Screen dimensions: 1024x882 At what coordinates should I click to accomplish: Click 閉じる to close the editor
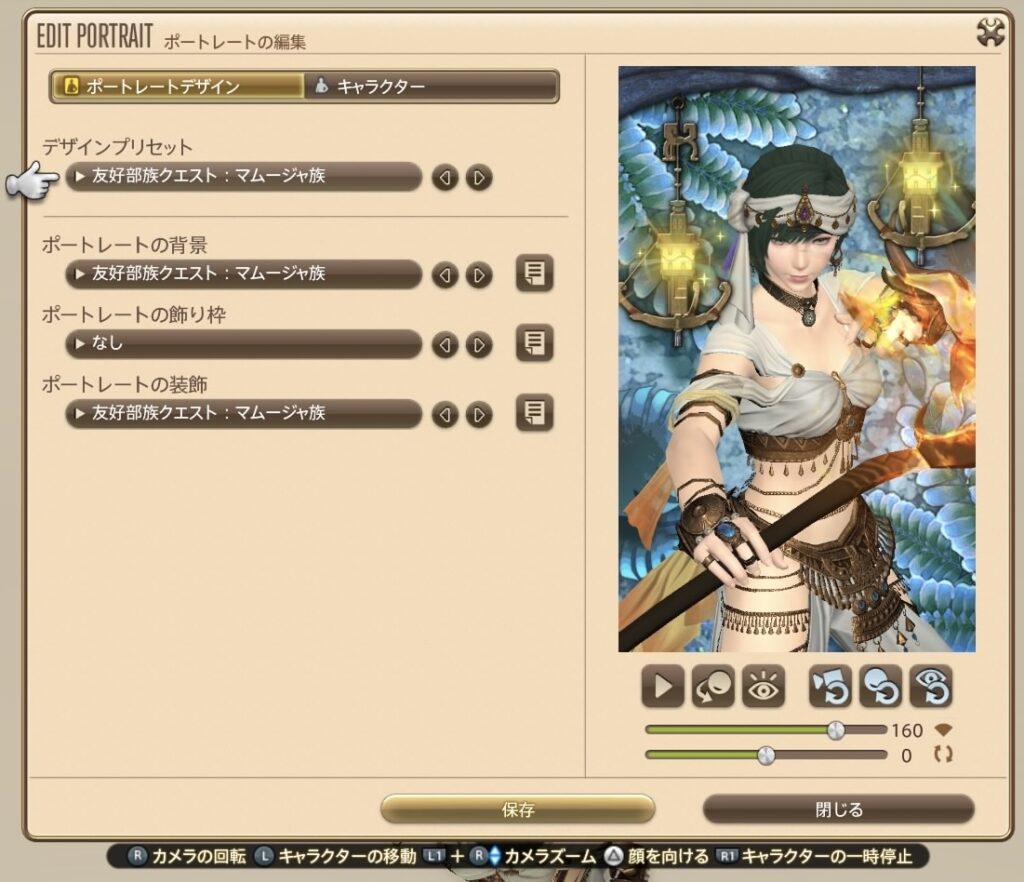[x=838, y=809]
